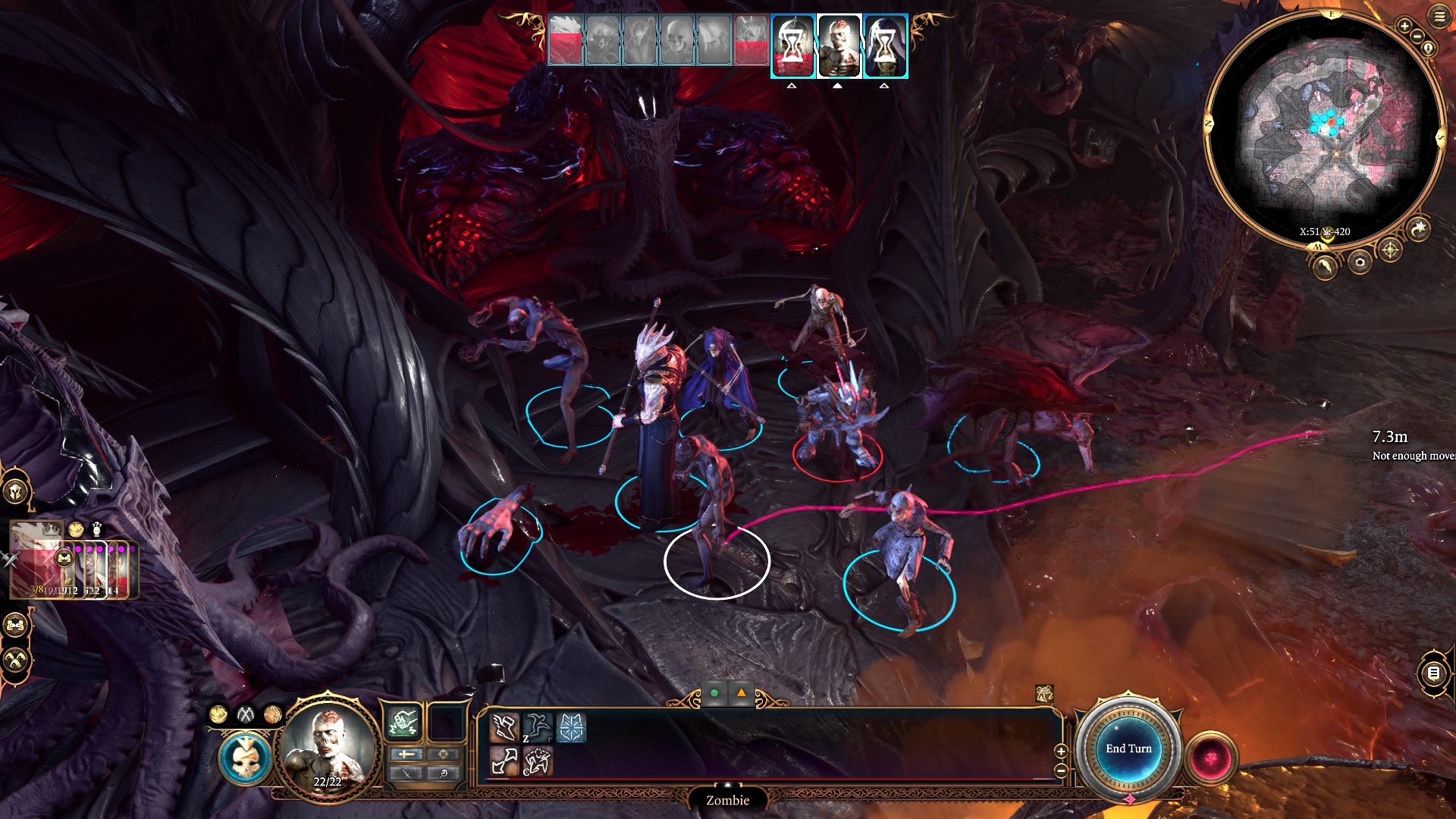Click the circular minimap
This screenshot has width=1456, height=819.
(x=1324, y=129)
